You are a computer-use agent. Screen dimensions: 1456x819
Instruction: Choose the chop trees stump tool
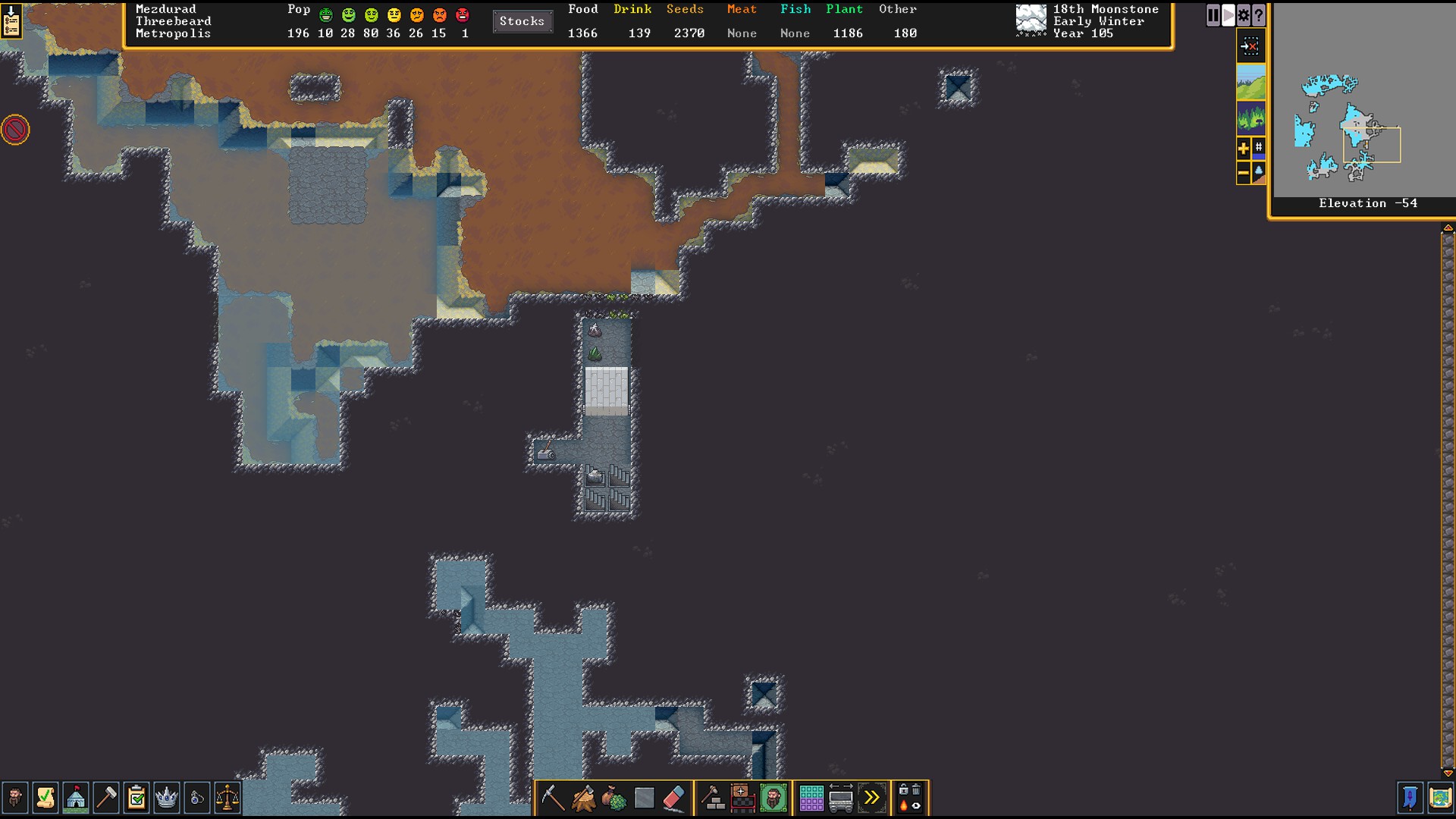[x=583, y=798]
